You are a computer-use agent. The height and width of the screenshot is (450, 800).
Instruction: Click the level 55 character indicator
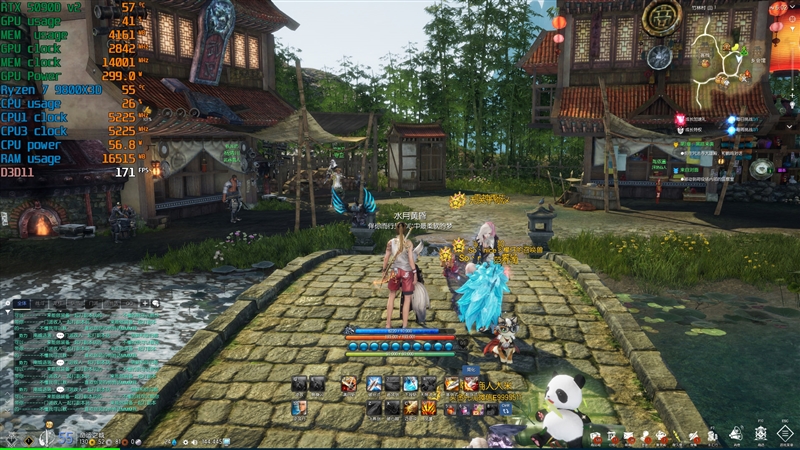click(64, 438)
